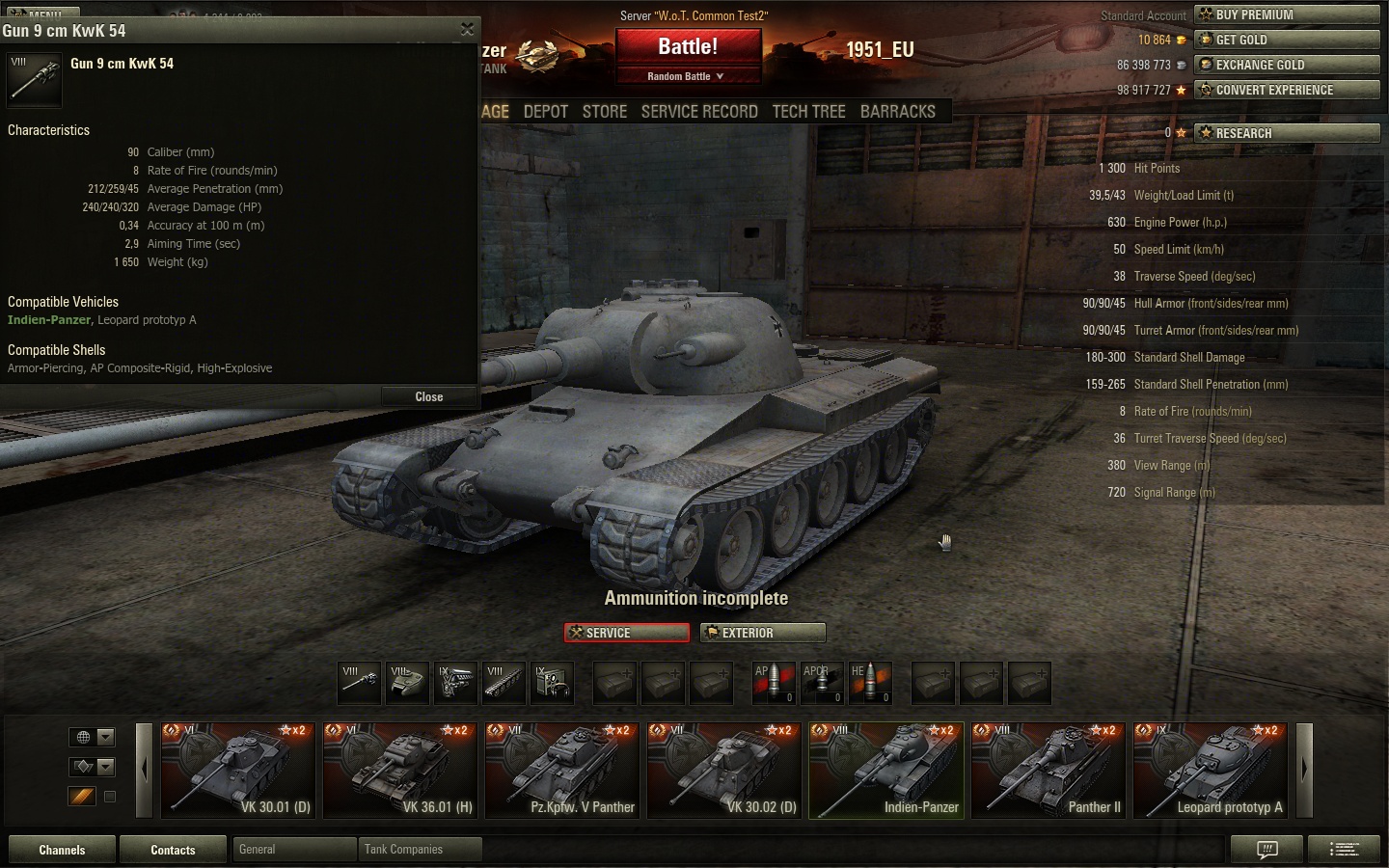Go to the Barracks tab
This screenshot has height=868, width=1389.
(x=897, y=112)
